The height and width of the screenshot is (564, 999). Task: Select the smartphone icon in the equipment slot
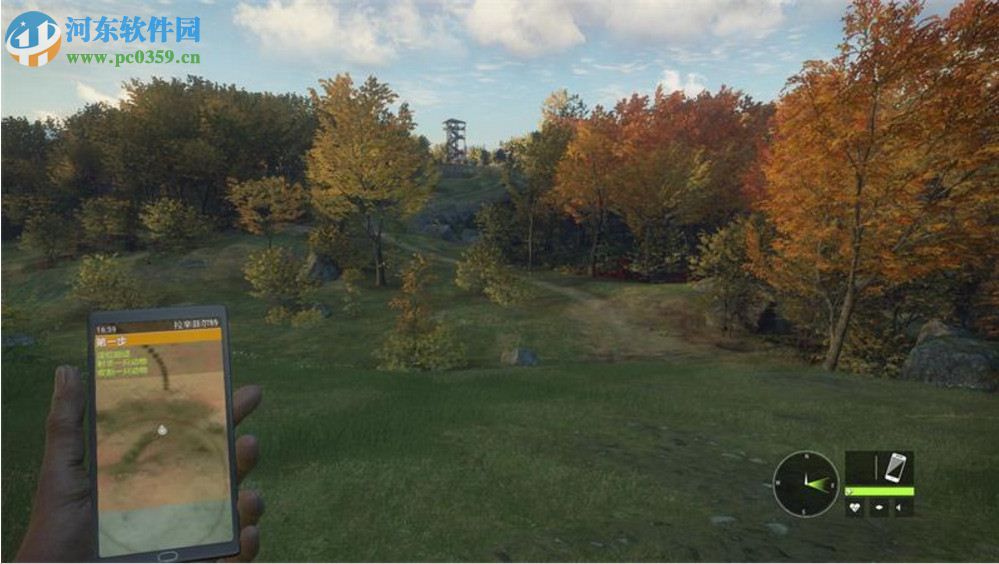pos(895,467)
